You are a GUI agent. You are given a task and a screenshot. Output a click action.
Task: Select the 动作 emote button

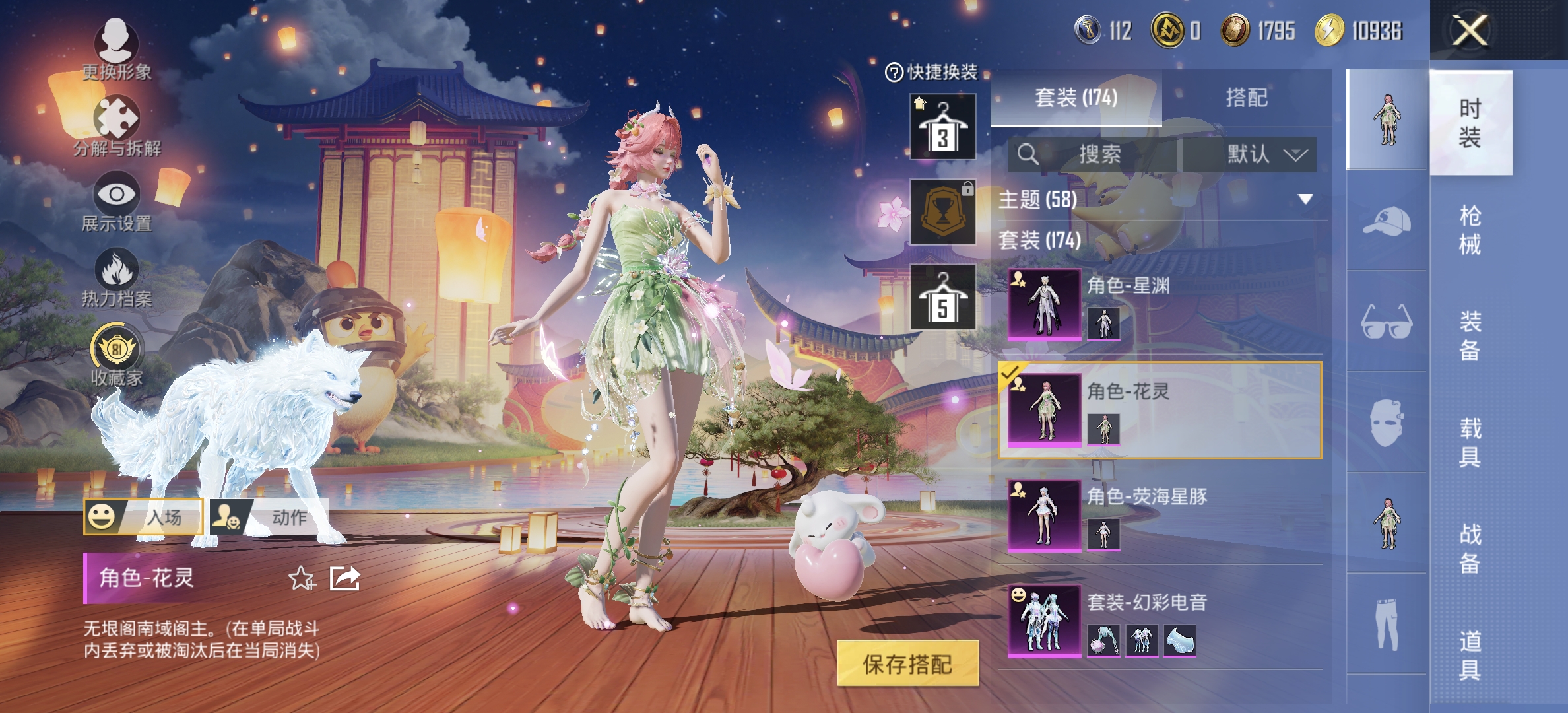click(269, 517)
